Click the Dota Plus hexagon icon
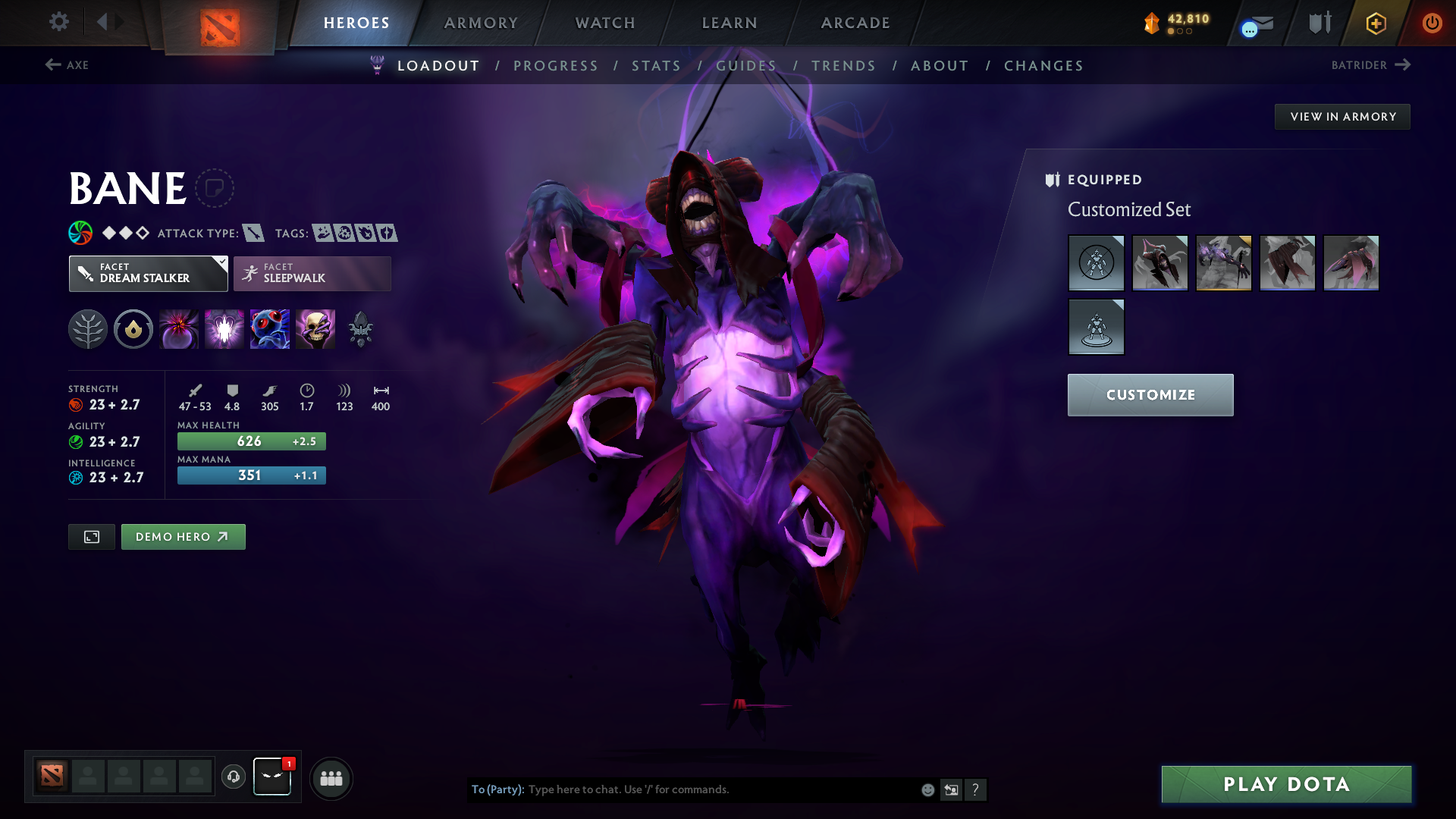1456x819 pixels. click(1375, 23)
